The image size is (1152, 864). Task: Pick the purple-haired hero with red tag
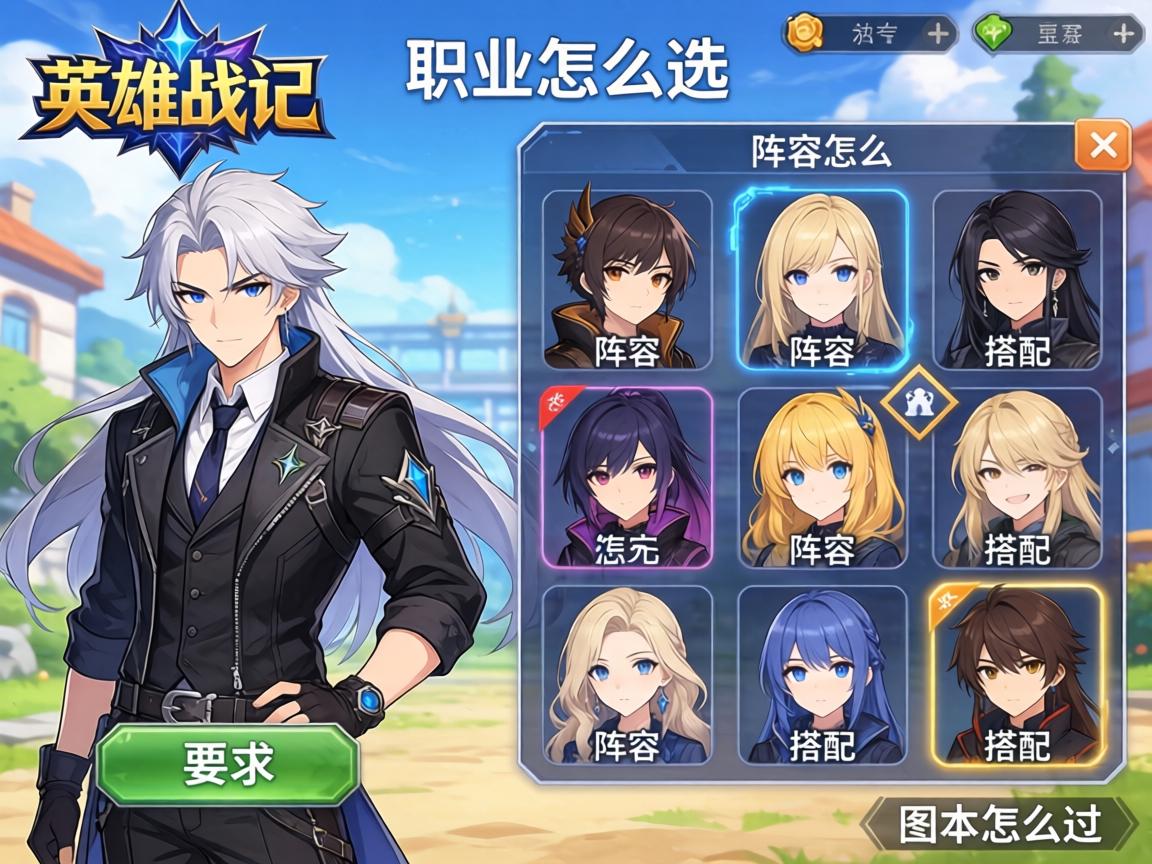click(627, 478)
